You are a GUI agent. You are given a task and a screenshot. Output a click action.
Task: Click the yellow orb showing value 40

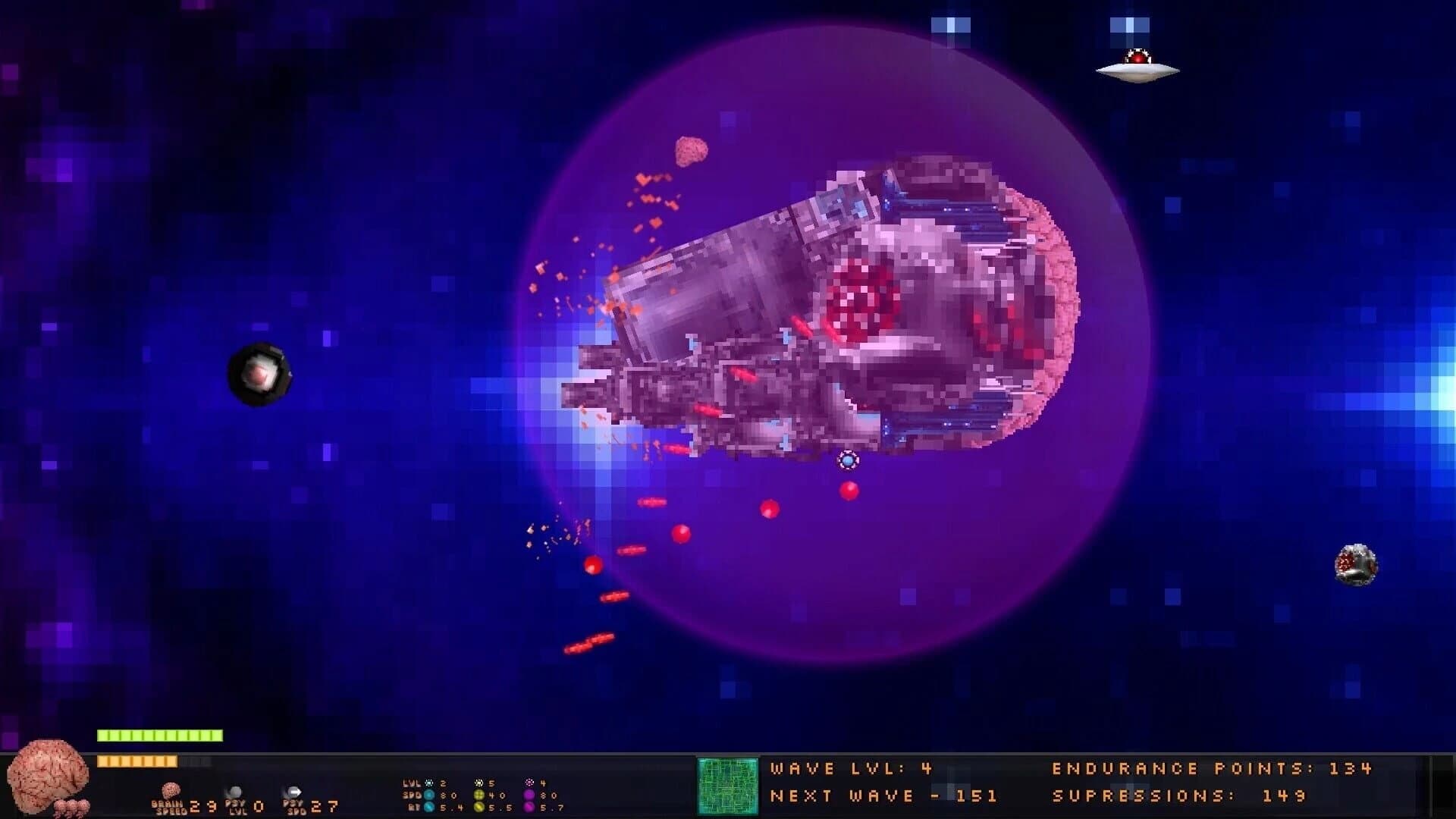pyautogui.click(x=480, y=795)
